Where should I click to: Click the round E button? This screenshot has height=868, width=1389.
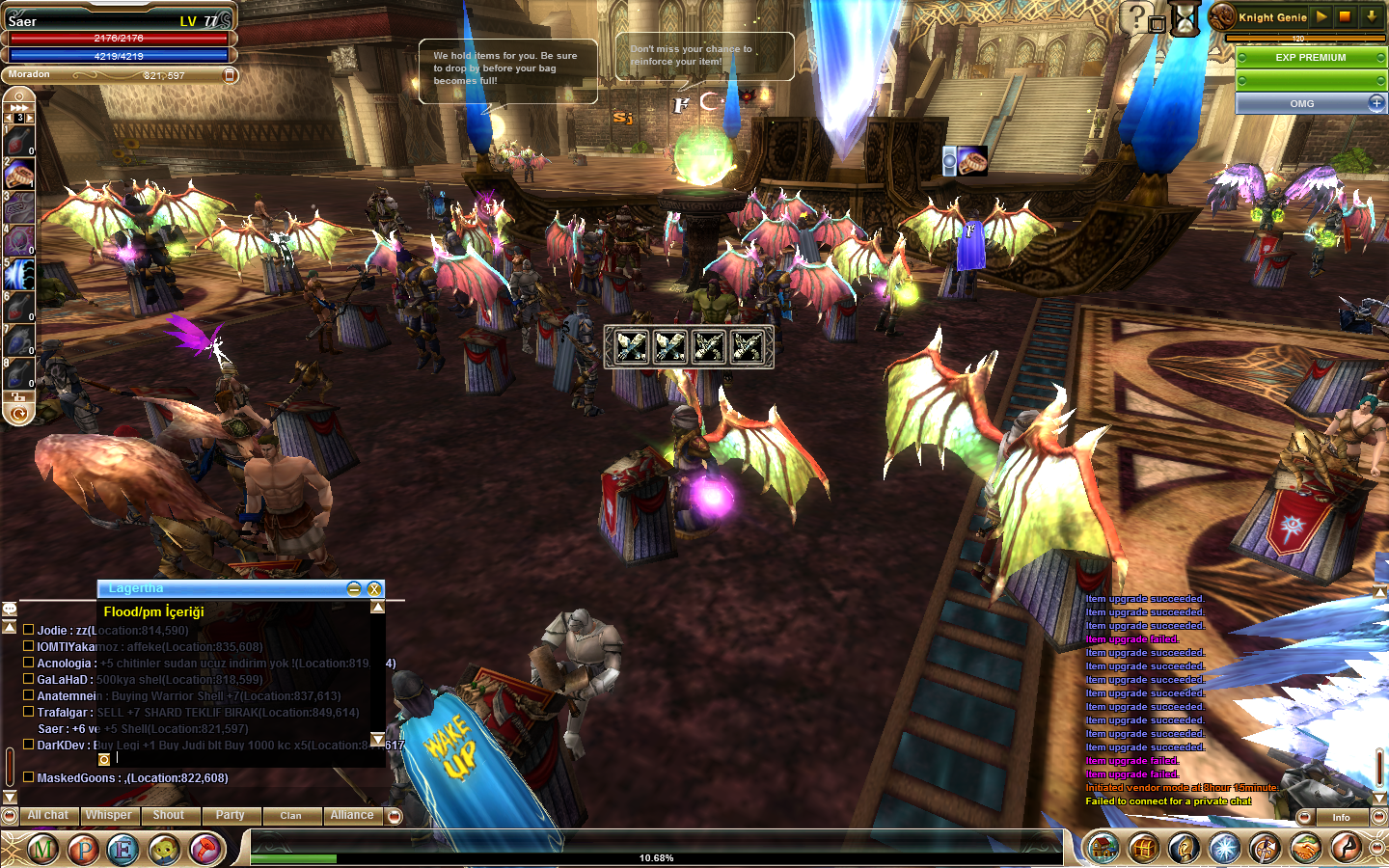click(123, 849)
